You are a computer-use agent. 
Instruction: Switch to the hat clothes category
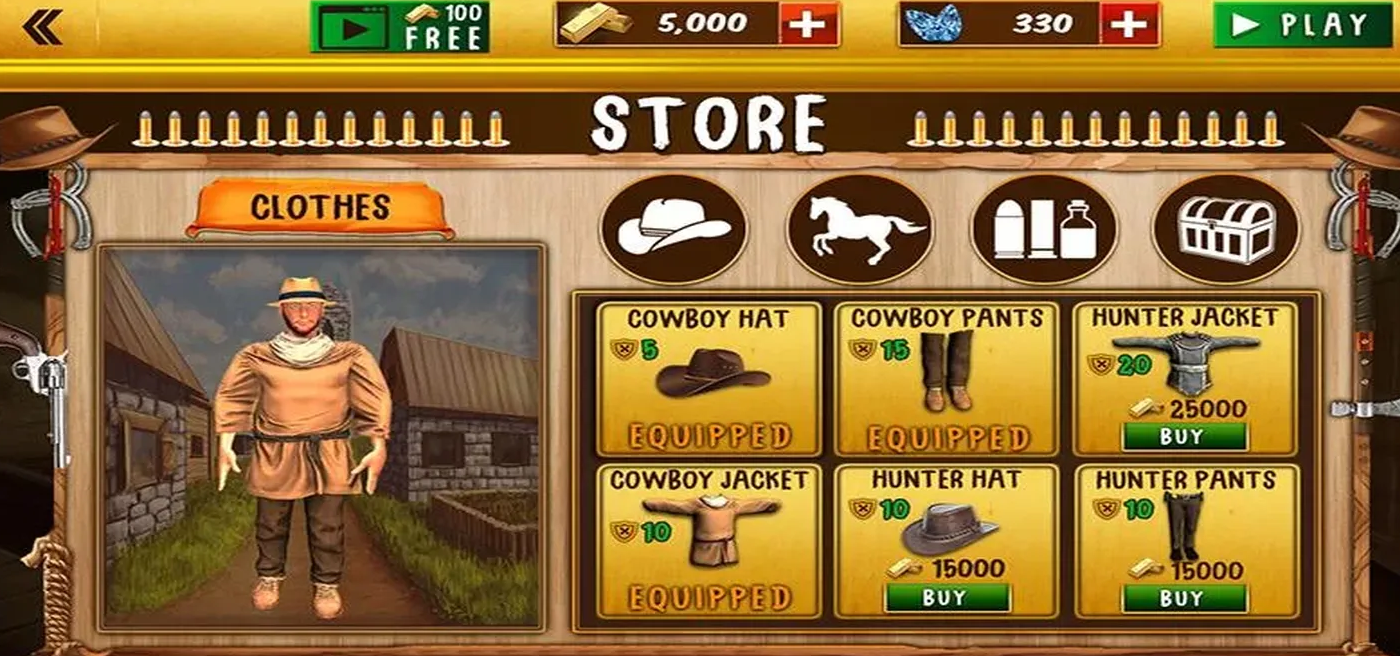point(673,229)
